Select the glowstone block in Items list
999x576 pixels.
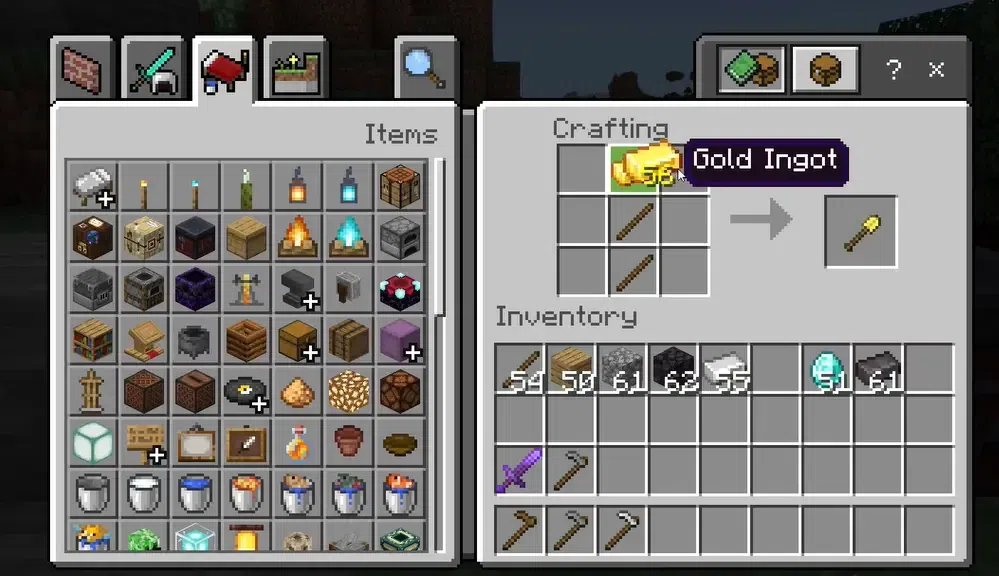(349, 390)
